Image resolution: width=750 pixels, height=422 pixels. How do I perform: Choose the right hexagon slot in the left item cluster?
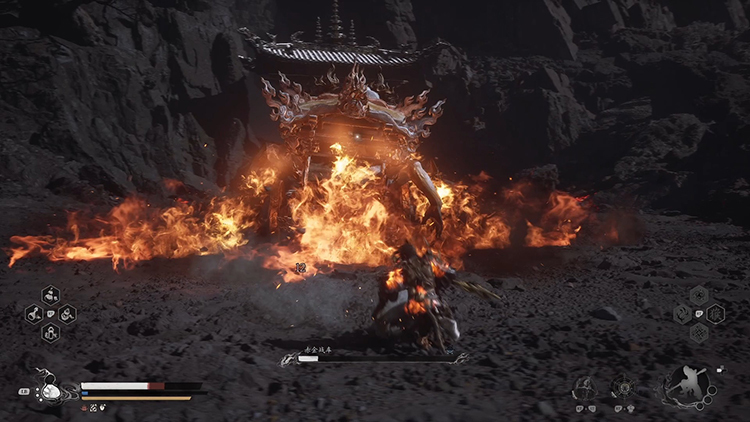pyautogui.click(x=67, y=314)
